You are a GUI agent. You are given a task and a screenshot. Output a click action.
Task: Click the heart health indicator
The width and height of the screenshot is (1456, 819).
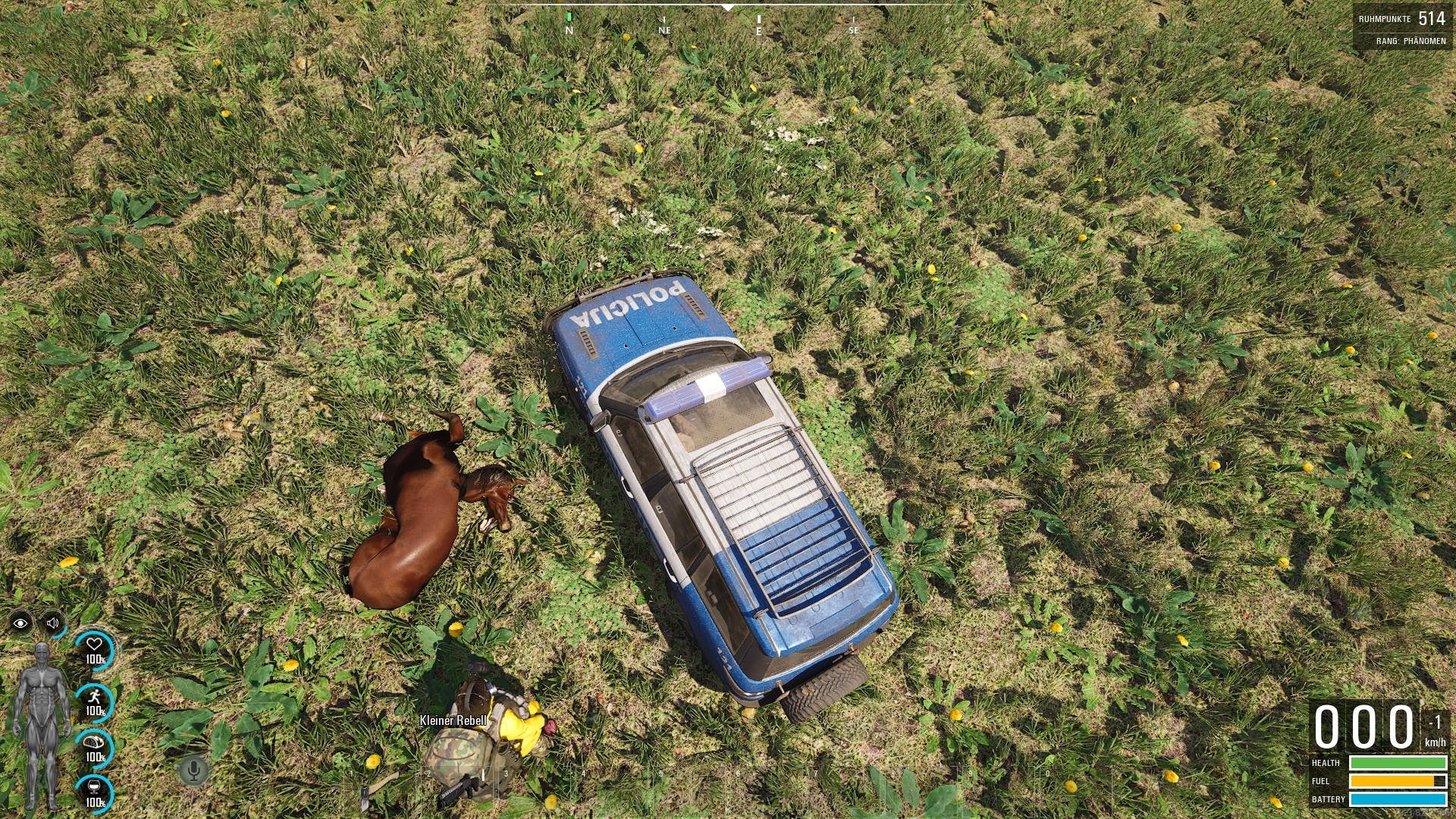(95, 651)
